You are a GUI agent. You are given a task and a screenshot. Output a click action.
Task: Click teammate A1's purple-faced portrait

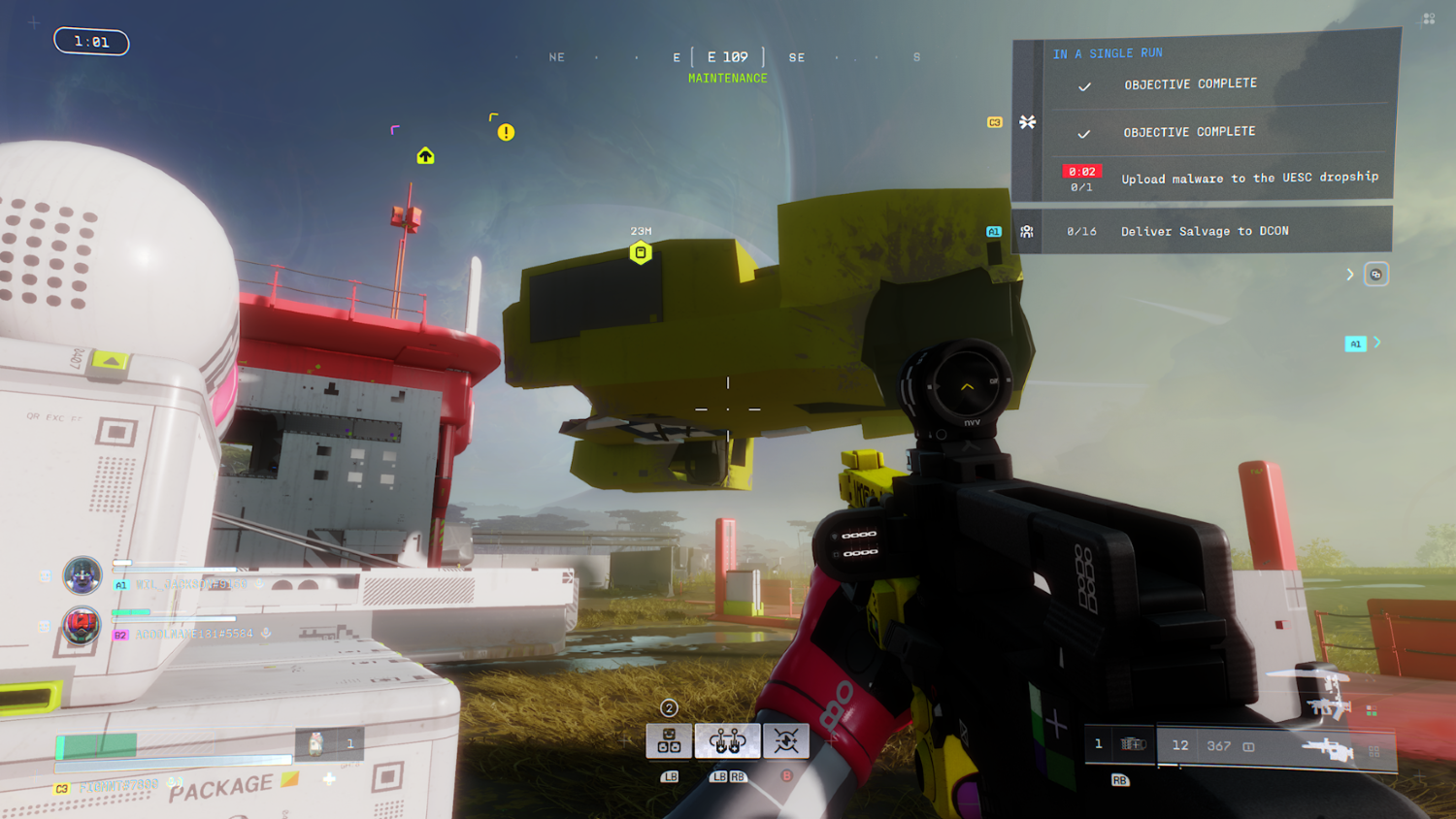[x=83, y=575]
